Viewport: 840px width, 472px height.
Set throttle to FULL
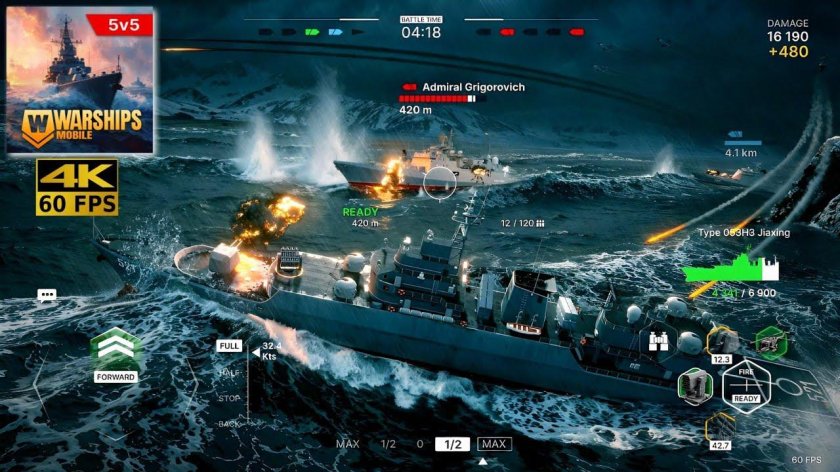229,345
